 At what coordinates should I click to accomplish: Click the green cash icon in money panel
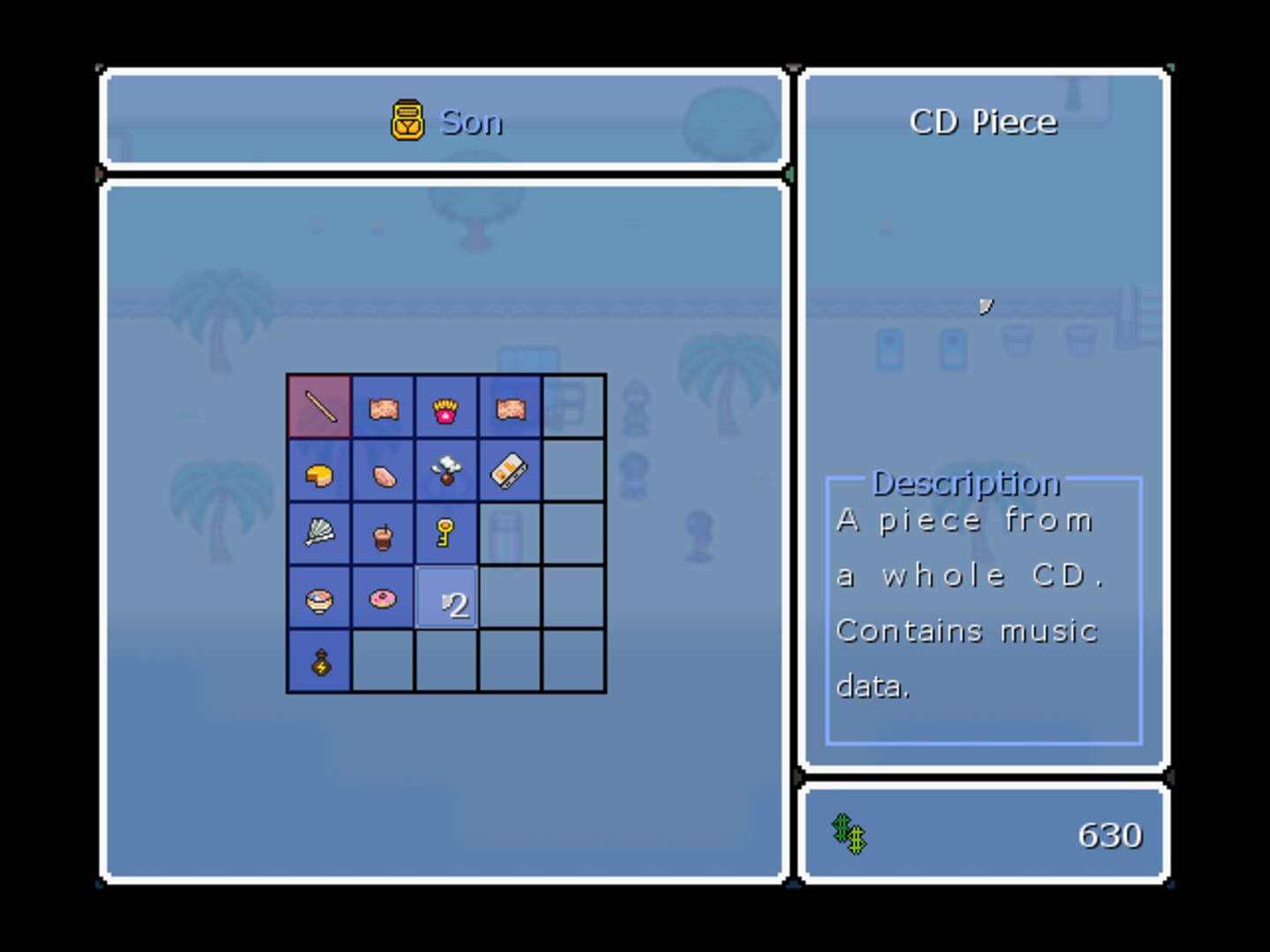pos(849,833)
